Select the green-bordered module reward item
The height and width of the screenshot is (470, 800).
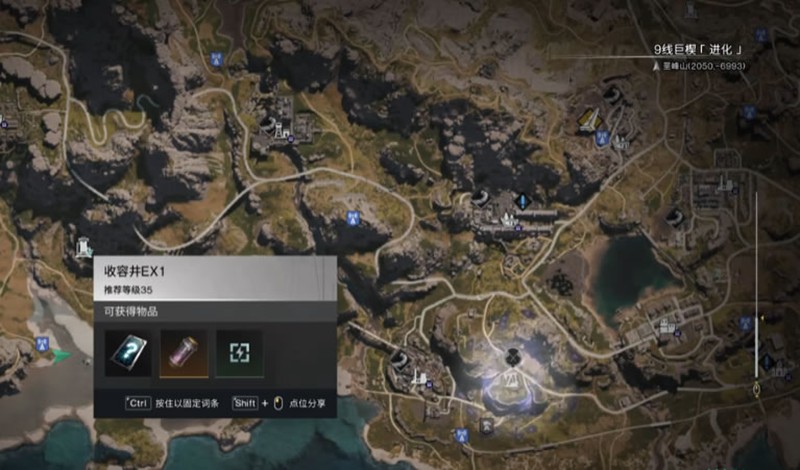[240, 354]
